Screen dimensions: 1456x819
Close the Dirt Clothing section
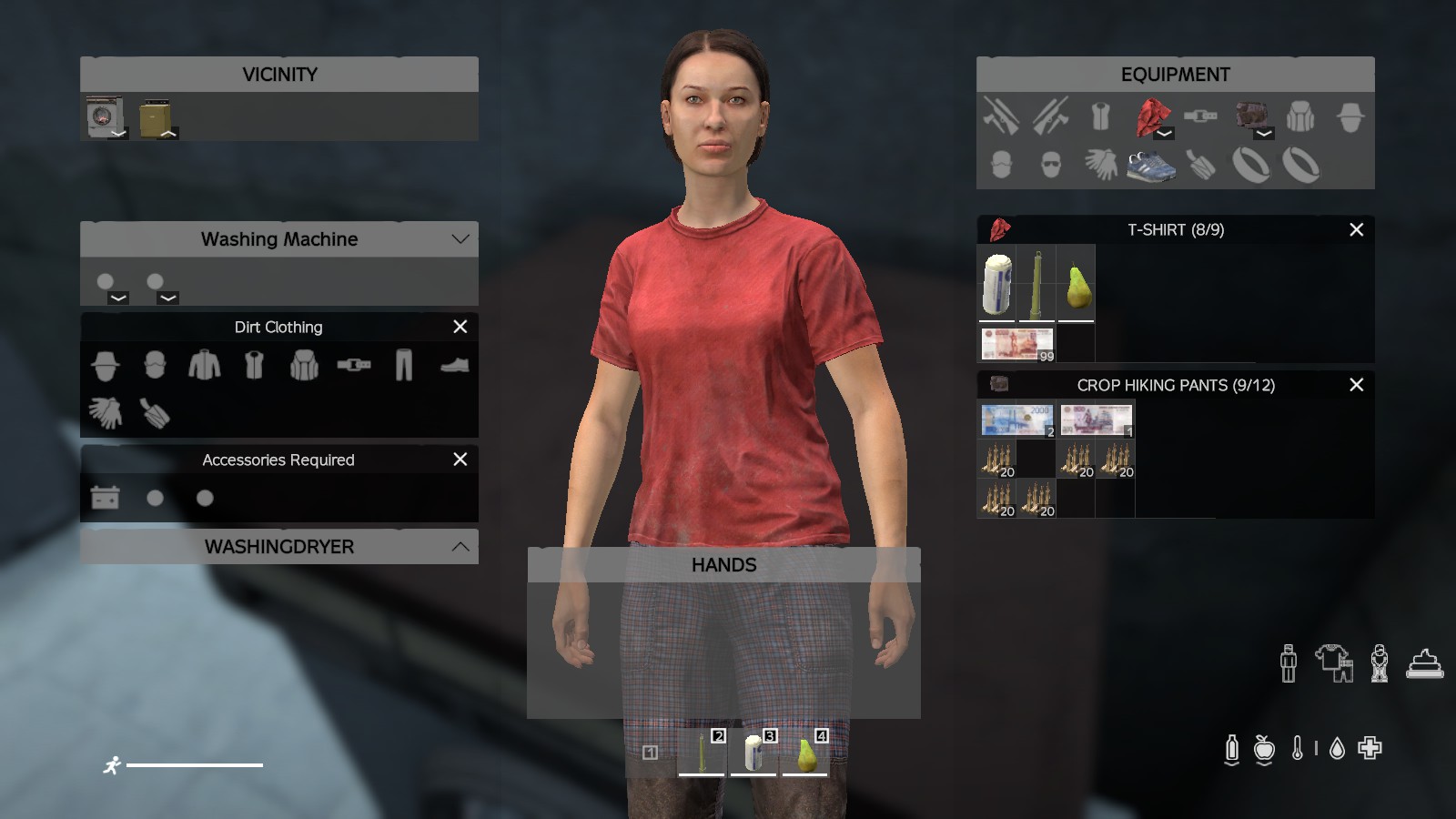460,327
